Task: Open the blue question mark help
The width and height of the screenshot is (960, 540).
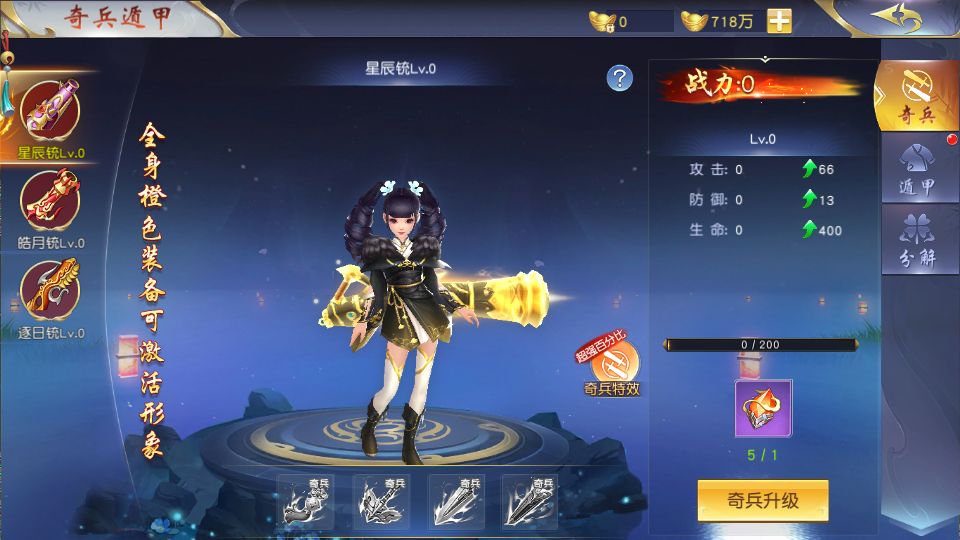Action: (x=620, y=78)
